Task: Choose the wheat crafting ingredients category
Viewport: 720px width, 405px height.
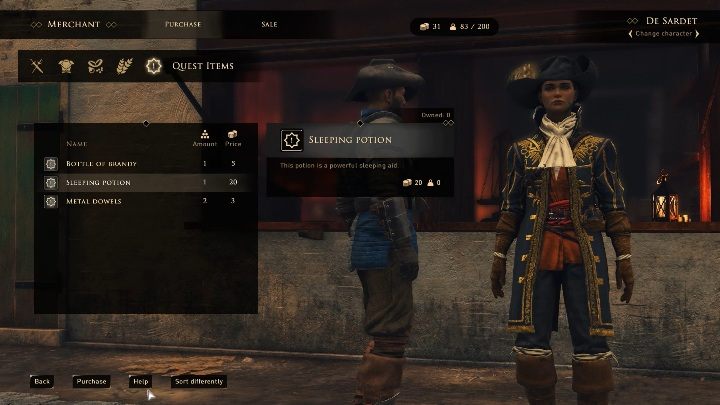Action: [124, 67]
